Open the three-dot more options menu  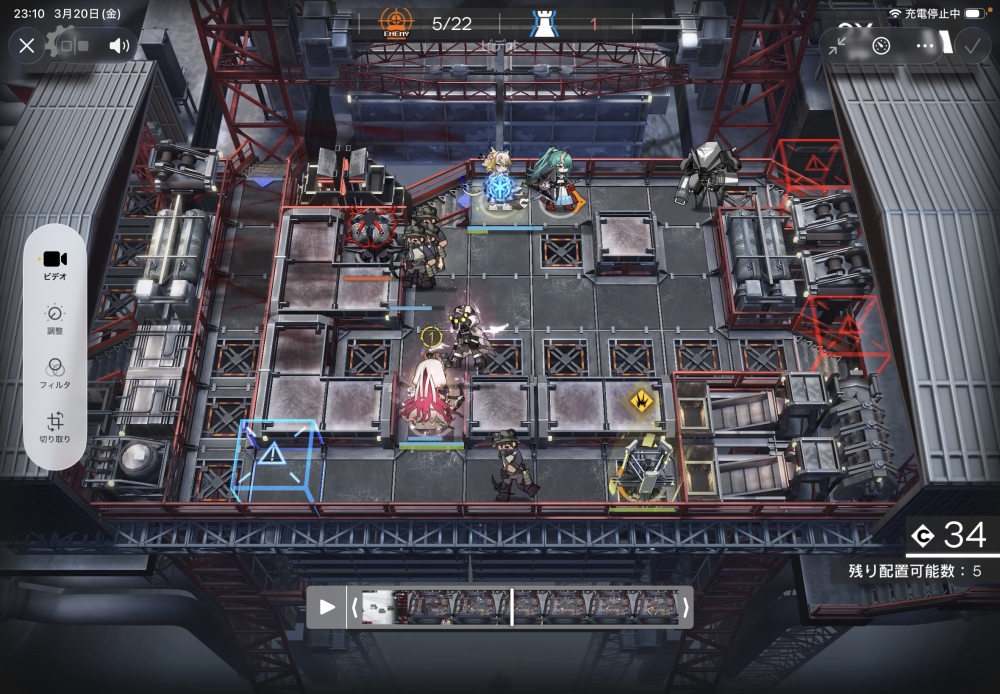pyautogui.click(x=925, y=45)
